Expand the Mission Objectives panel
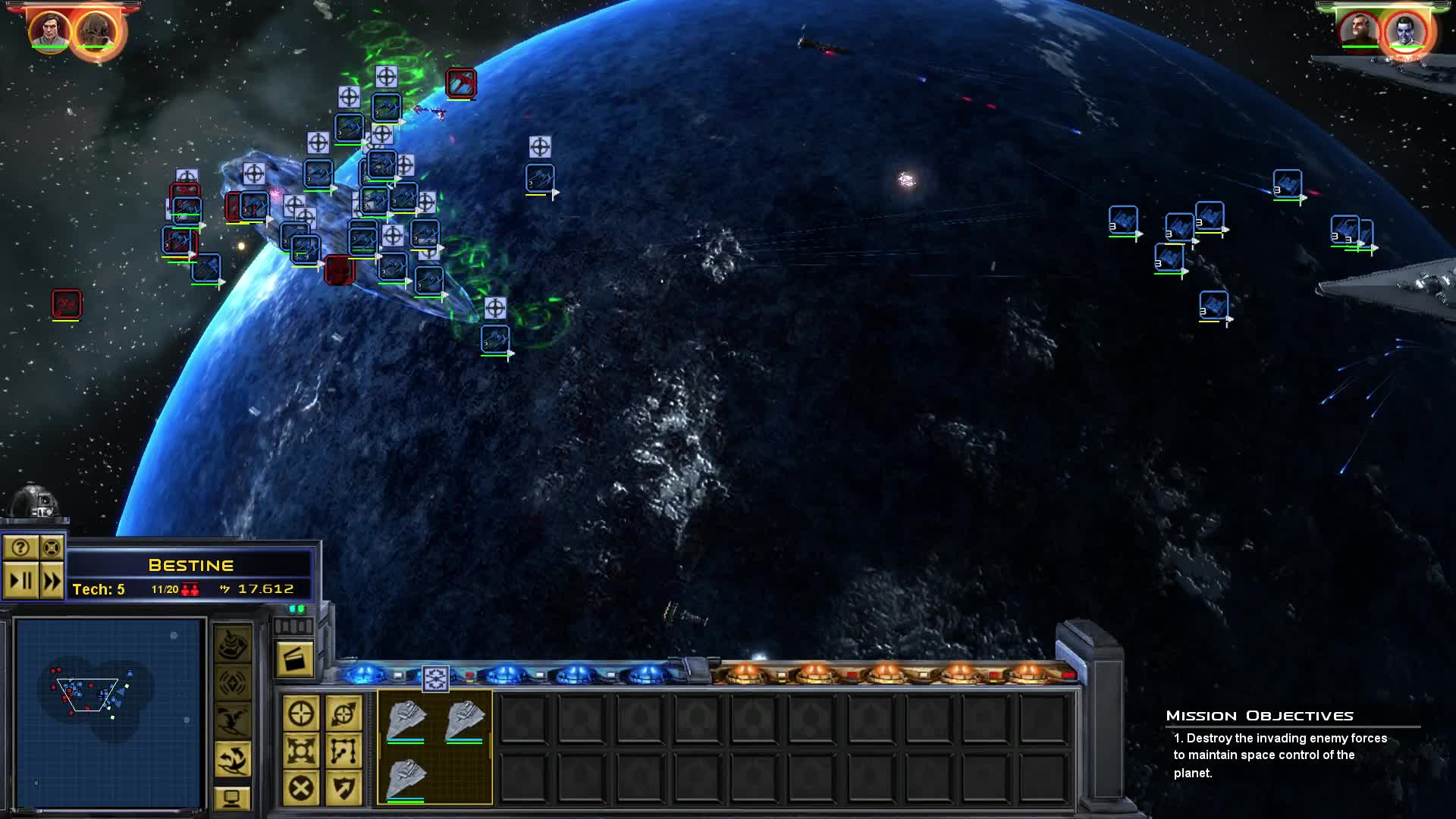 pyautogui.click(x=1261, y=715)
